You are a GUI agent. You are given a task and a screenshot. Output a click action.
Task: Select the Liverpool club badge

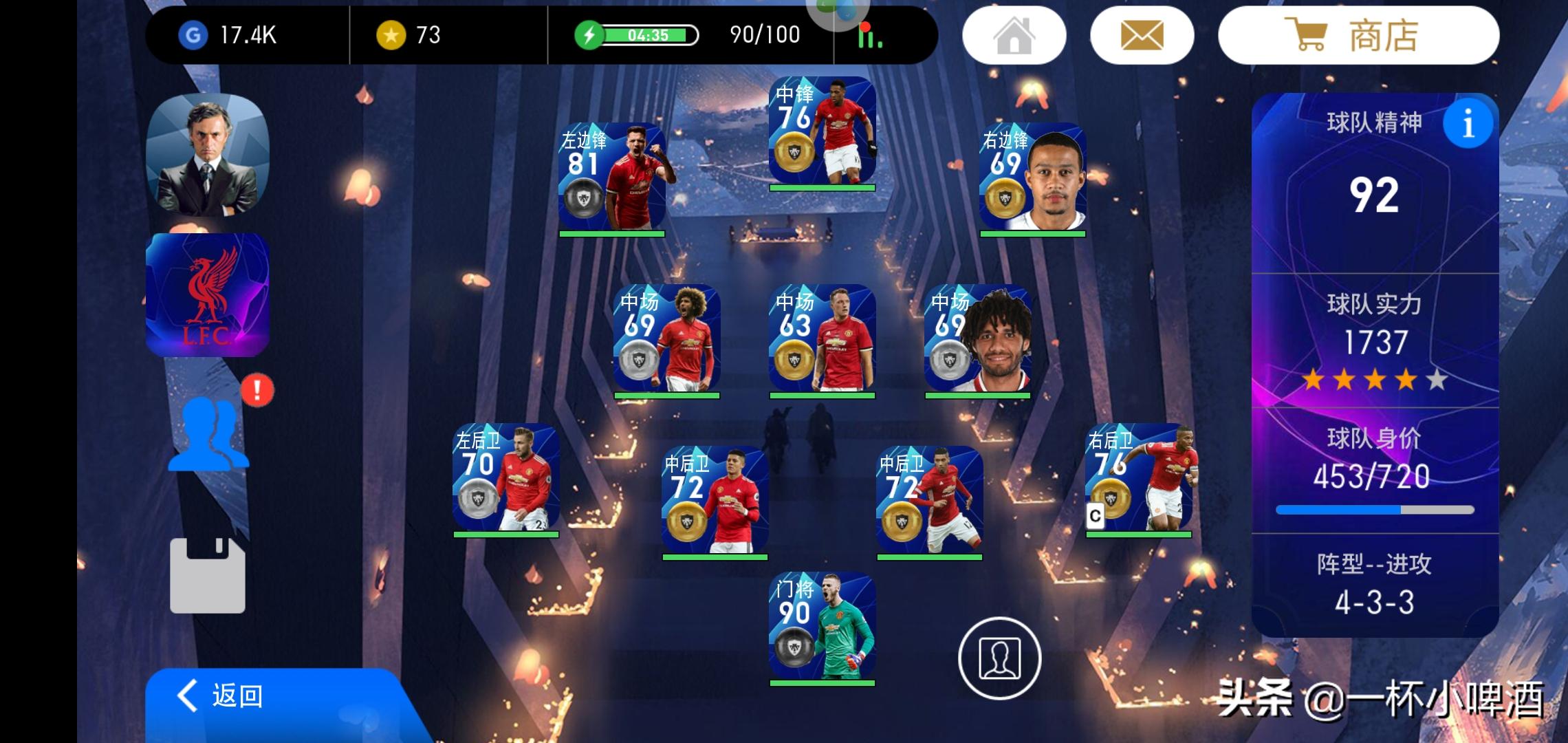208,295
